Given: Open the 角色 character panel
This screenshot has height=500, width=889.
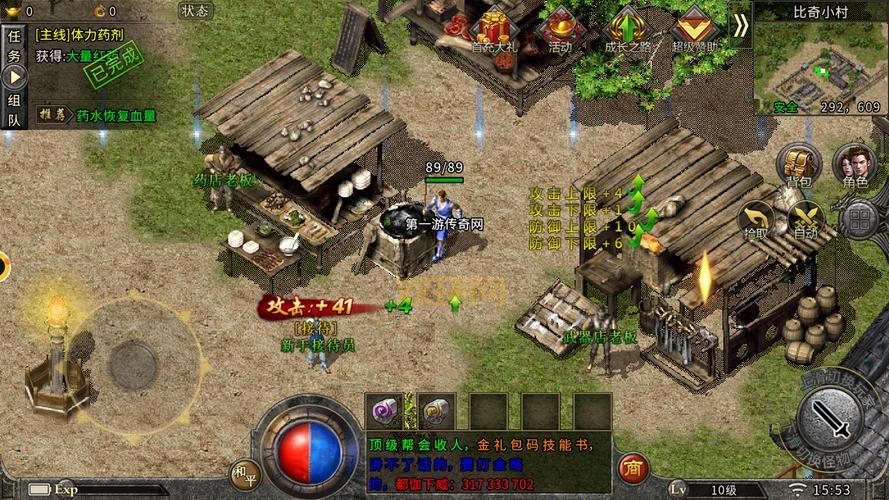Looking at the screenshot, I should (x=855, y=164).
